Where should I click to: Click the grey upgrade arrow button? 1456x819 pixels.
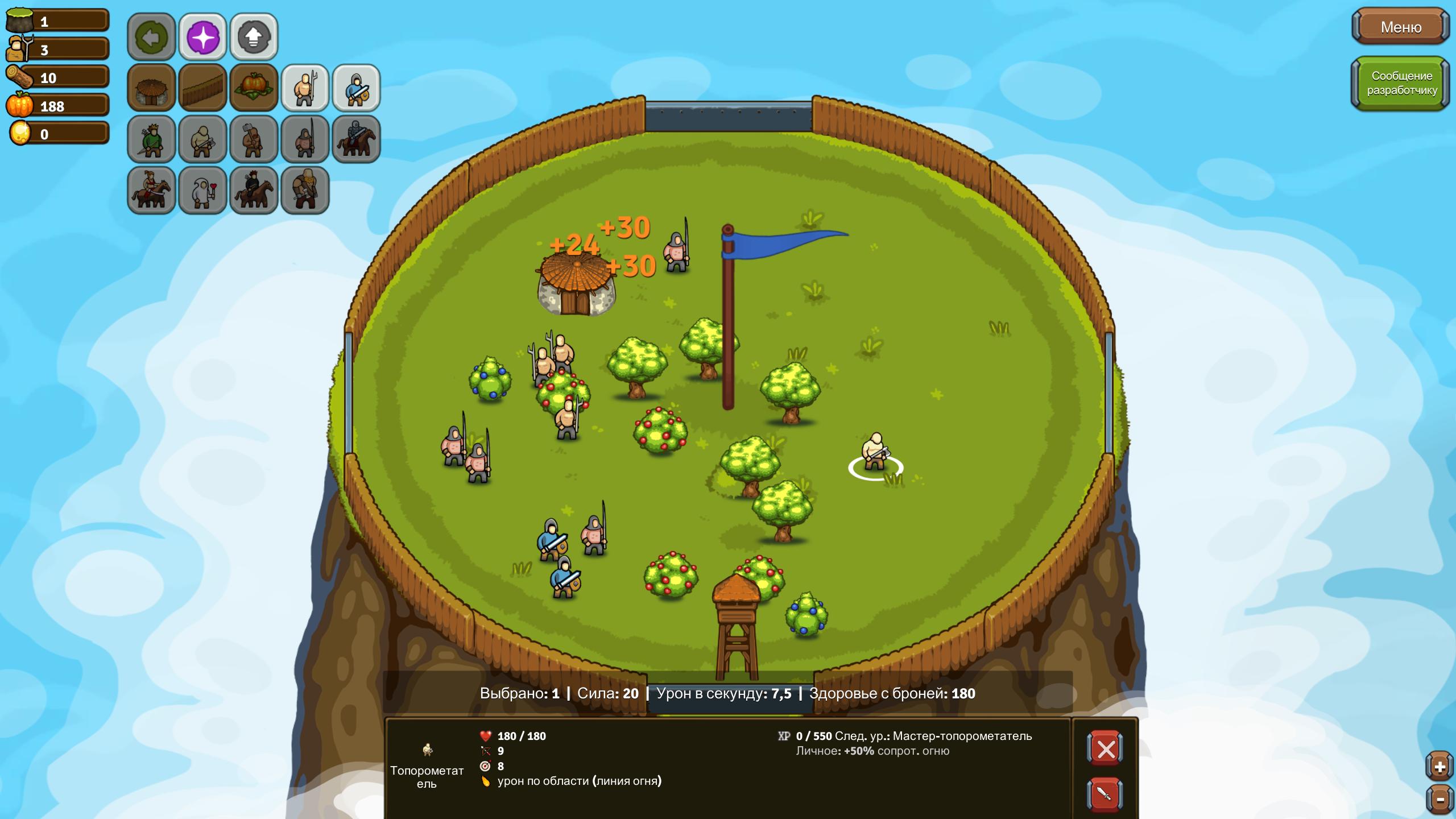tap(254, 38)
